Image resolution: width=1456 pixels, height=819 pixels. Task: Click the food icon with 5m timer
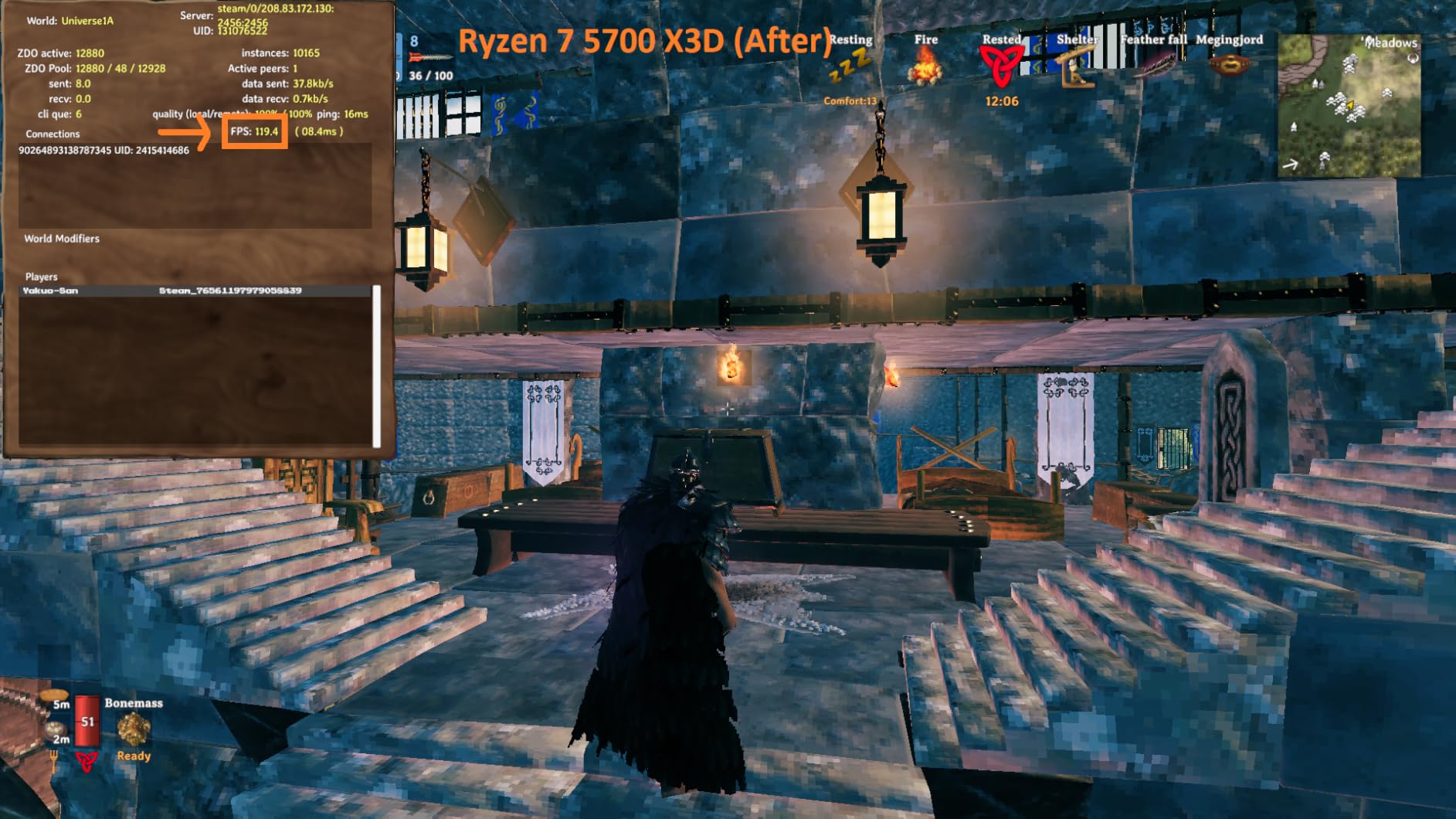pos(56,697)
